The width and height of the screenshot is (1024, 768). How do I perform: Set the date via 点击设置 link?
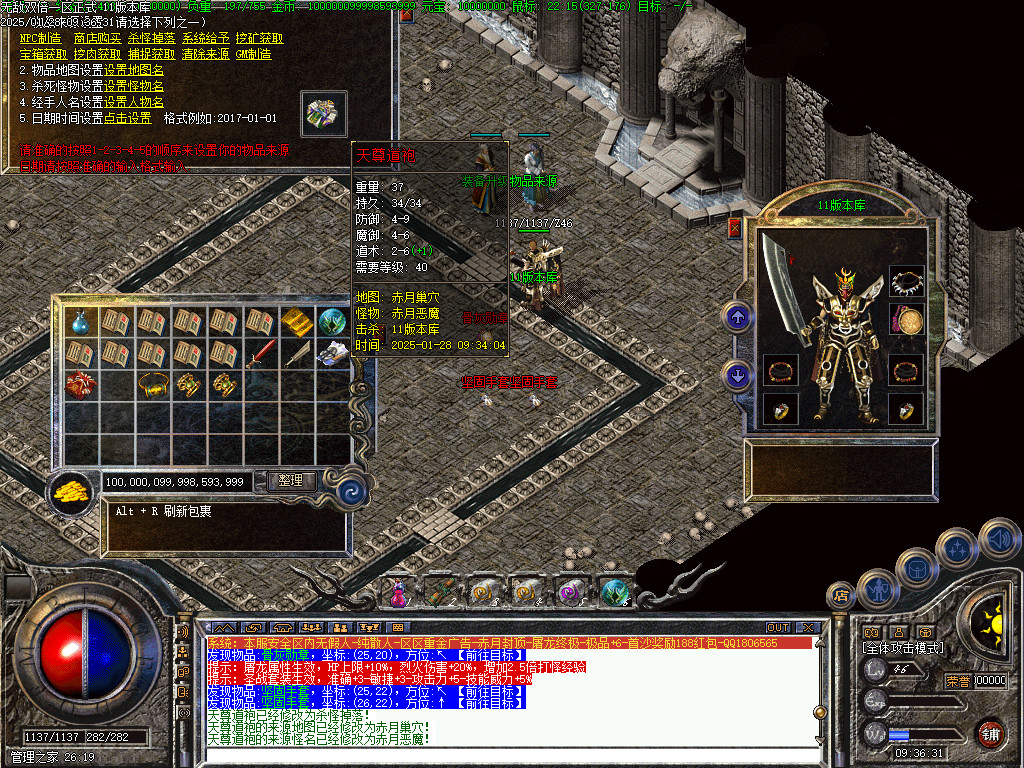click(x=128, y=118)
